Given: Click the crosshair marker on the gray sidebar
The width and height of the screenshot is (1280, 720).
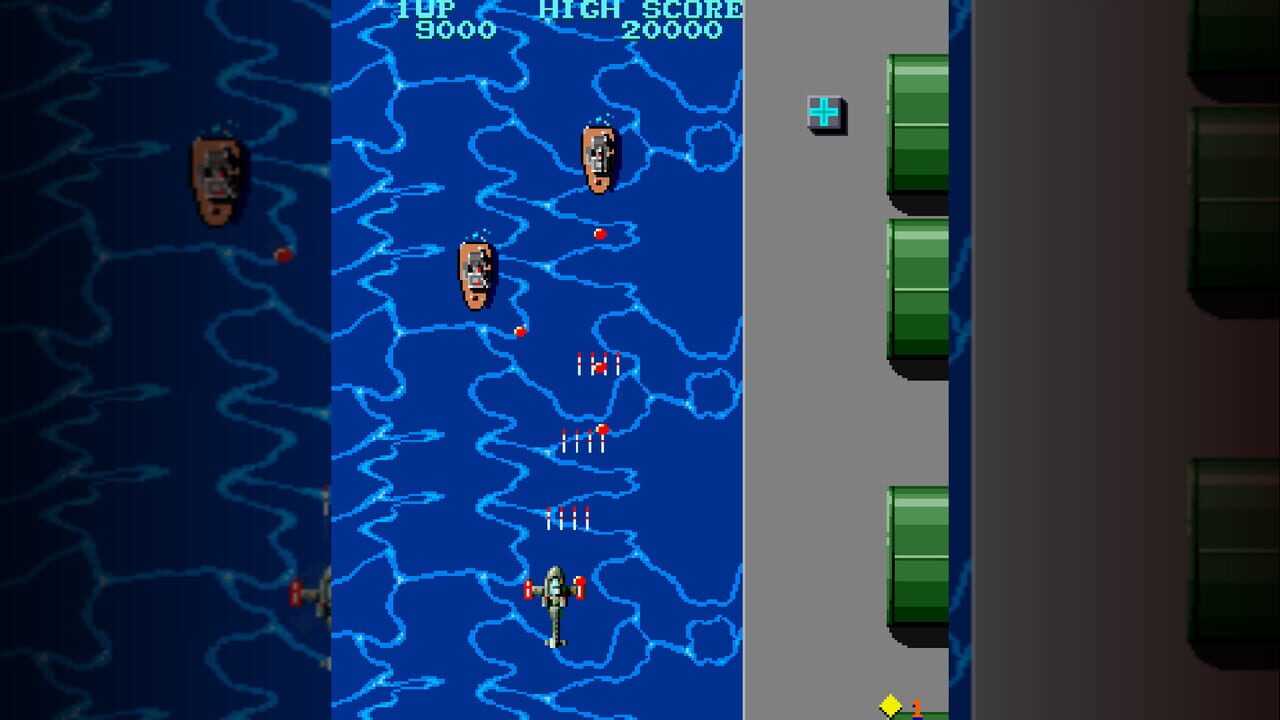Looking at the screenshot, I should point(822,112).
